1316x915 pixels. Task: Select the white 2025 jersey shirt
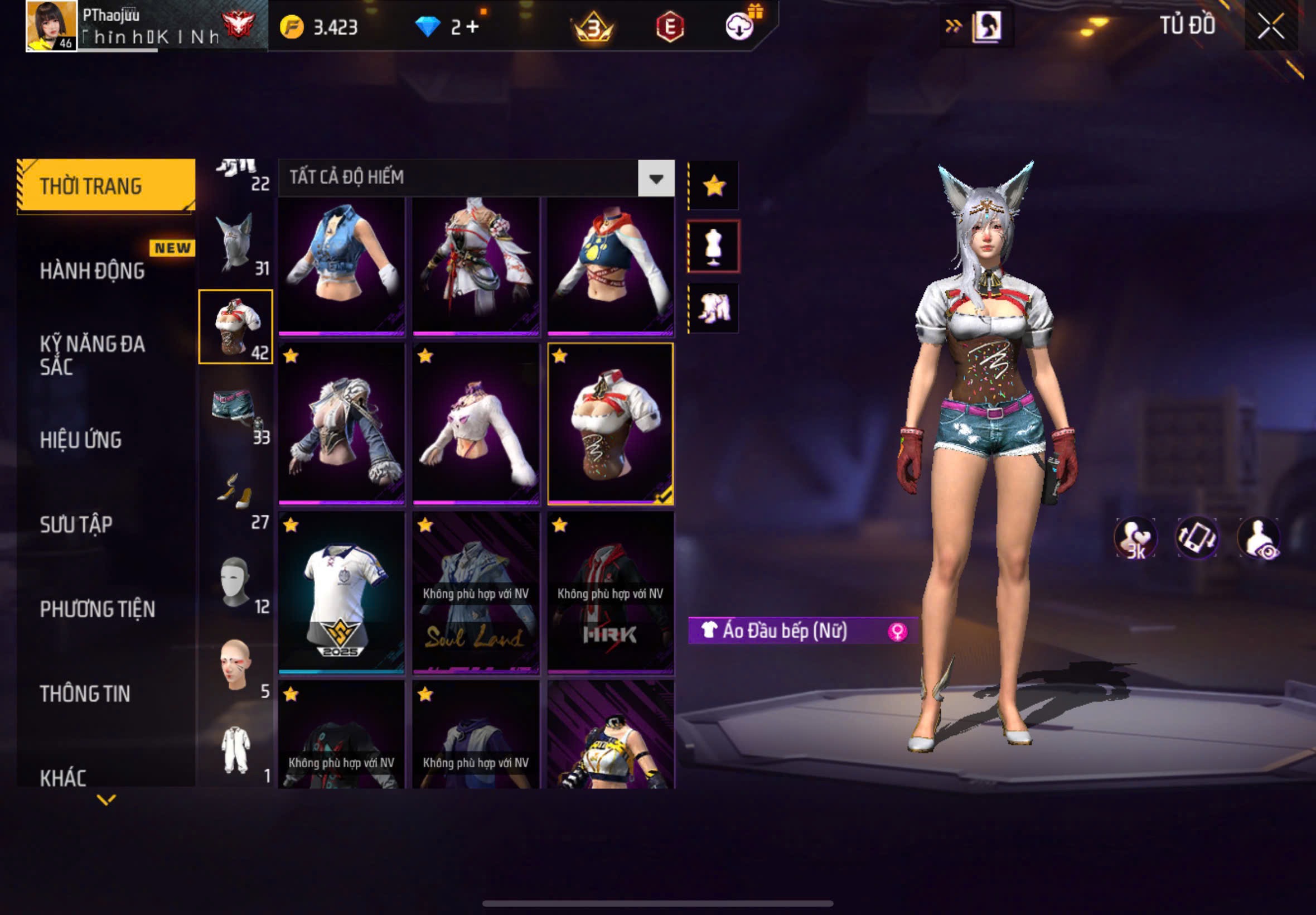pyautogui.click(x=341, y=593)
